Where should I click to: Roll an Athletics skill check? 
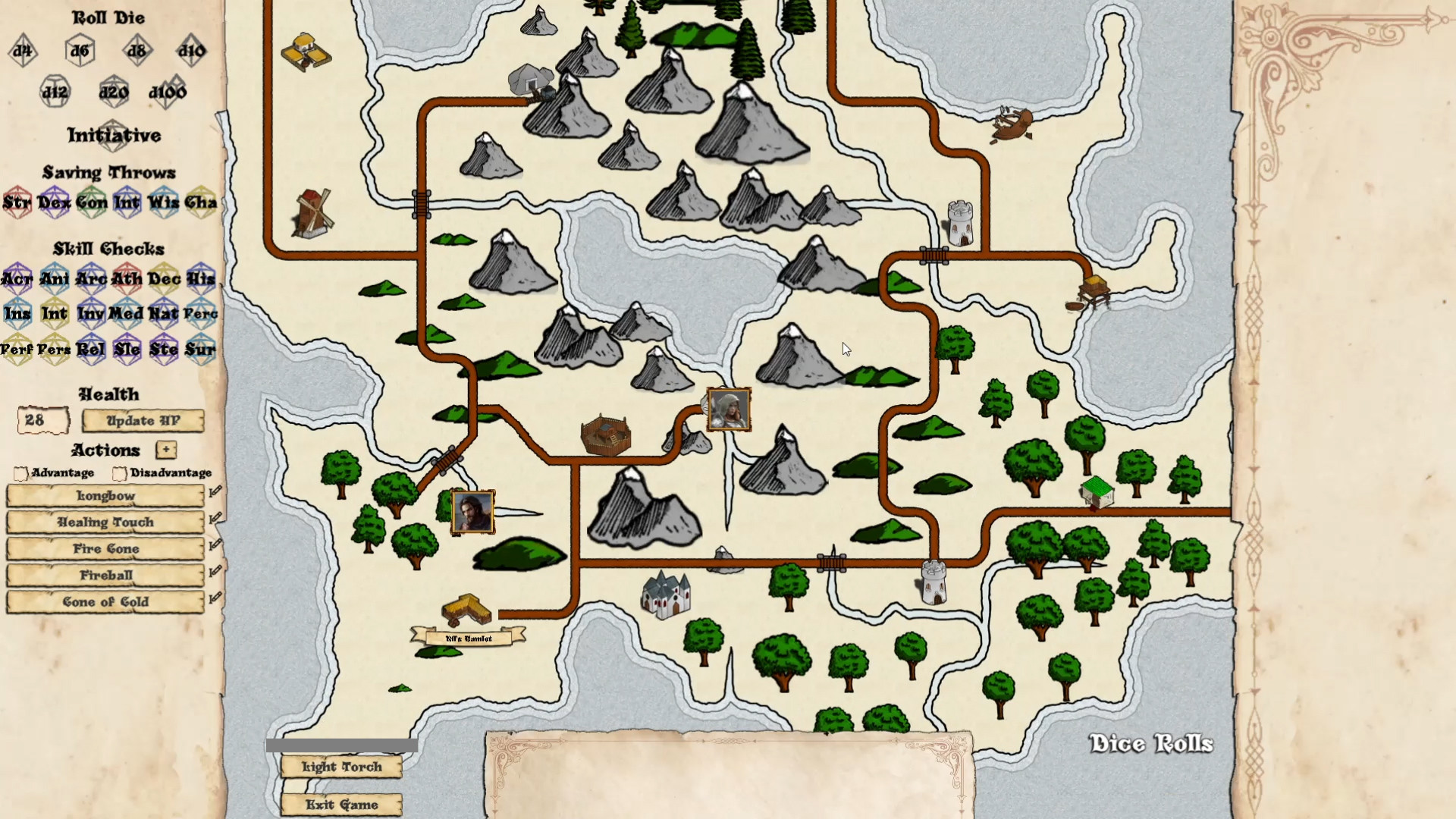point(127,279)
